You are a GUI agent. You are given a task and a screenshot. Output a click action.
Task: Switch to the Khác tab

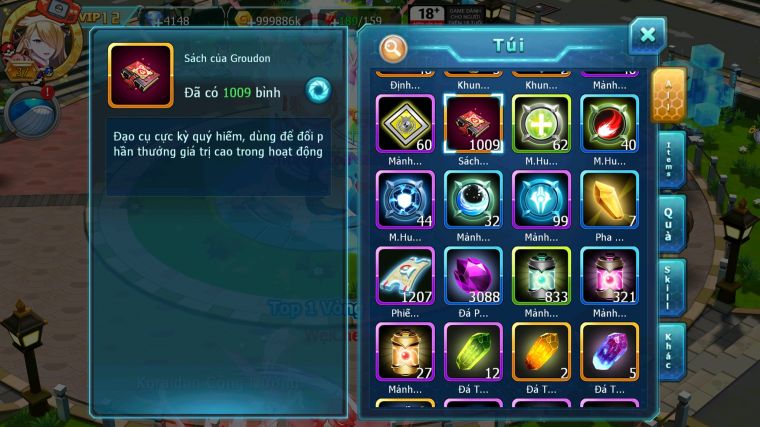click(669, 349)
